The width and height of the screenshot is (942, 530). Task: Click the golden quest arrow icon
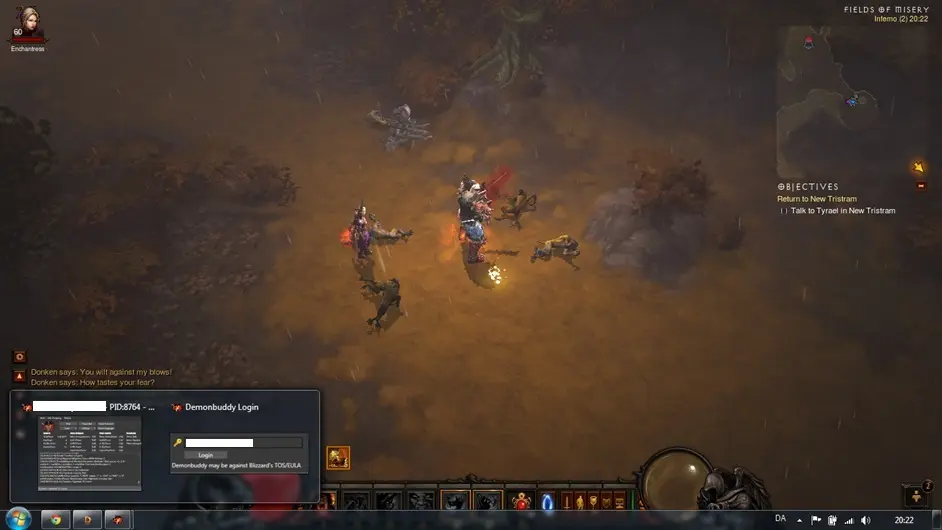tap(918, 167)
